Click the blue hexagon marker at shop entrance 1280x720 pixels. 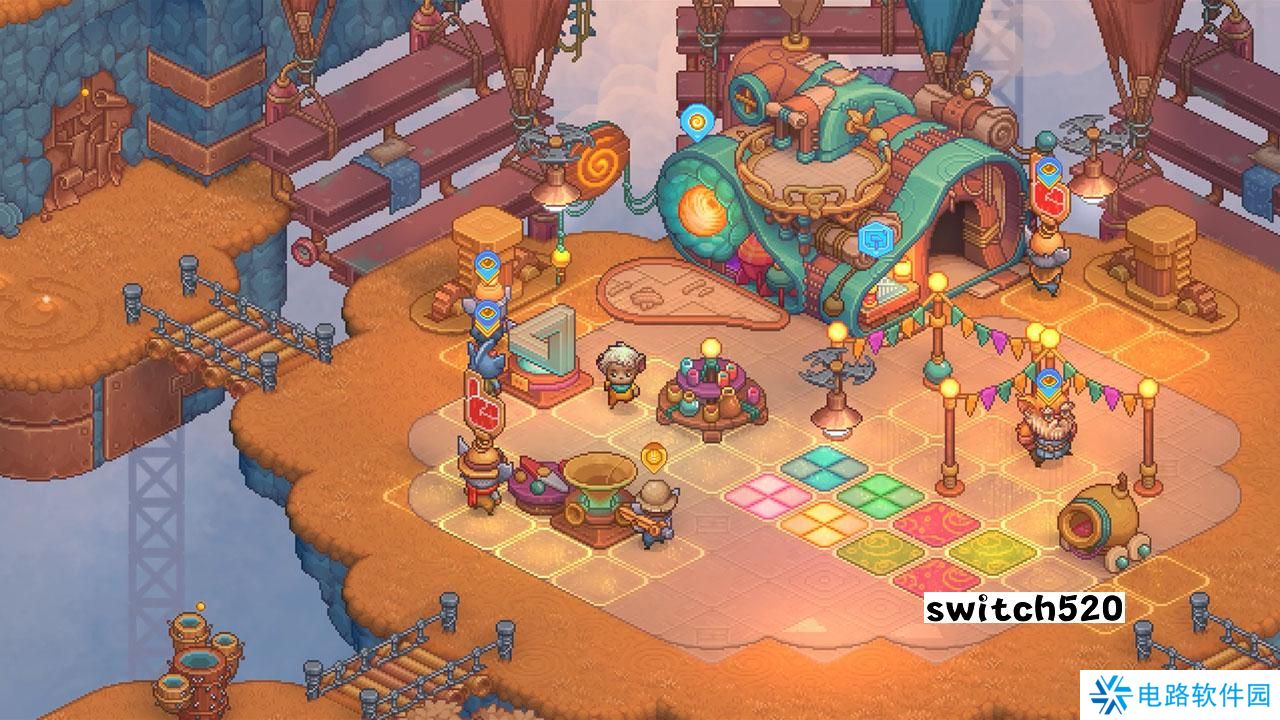coord(876,239)
